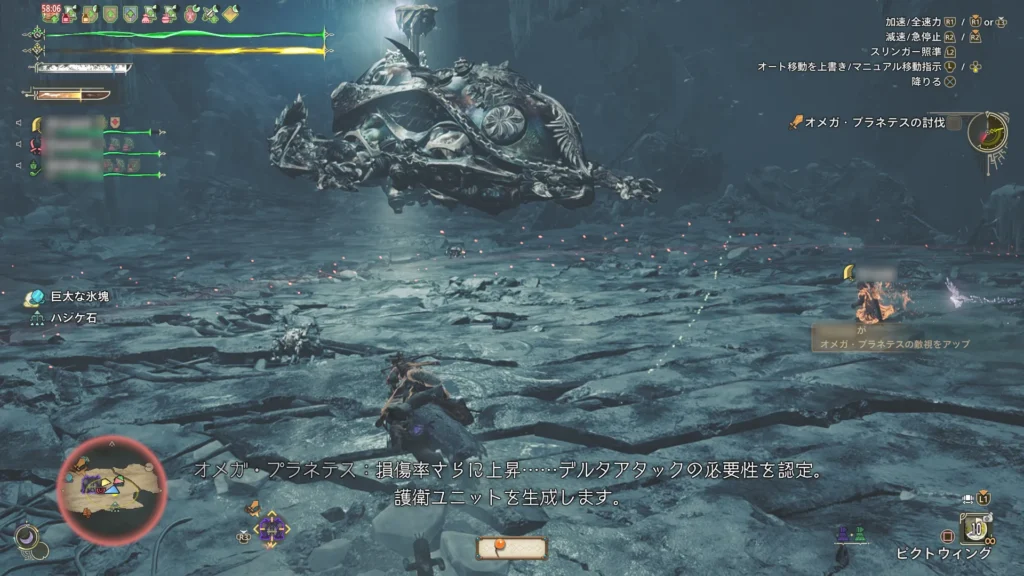The width and height of the screenshot is (1024, 576).
Task: Click the 58:06 timed buff icon
Action: (50, 13)
